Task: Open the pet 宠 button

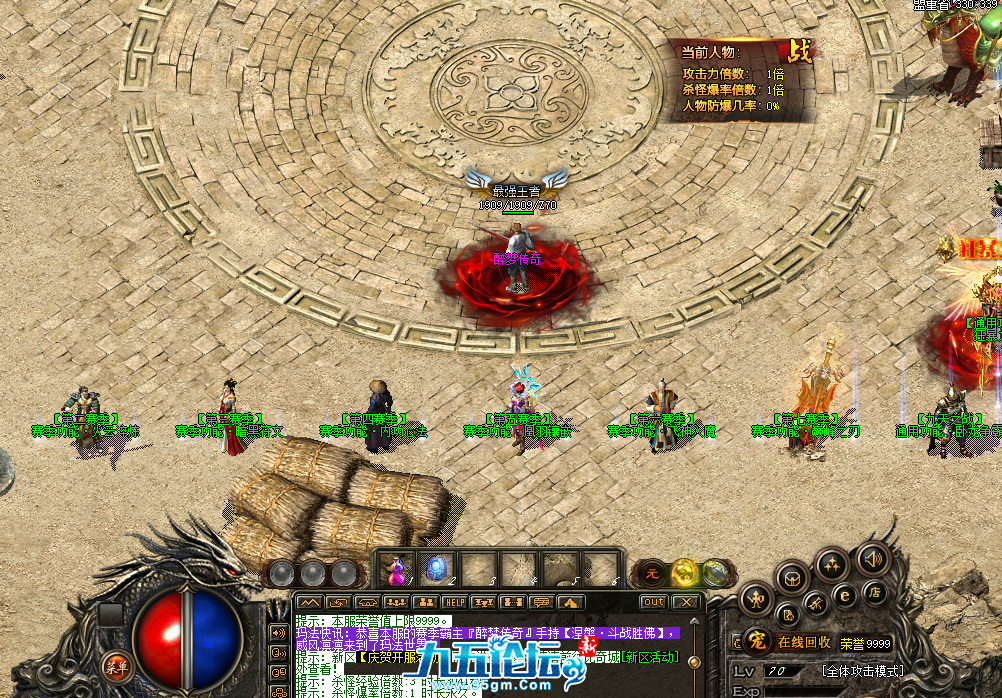Action: coord(757,642)
